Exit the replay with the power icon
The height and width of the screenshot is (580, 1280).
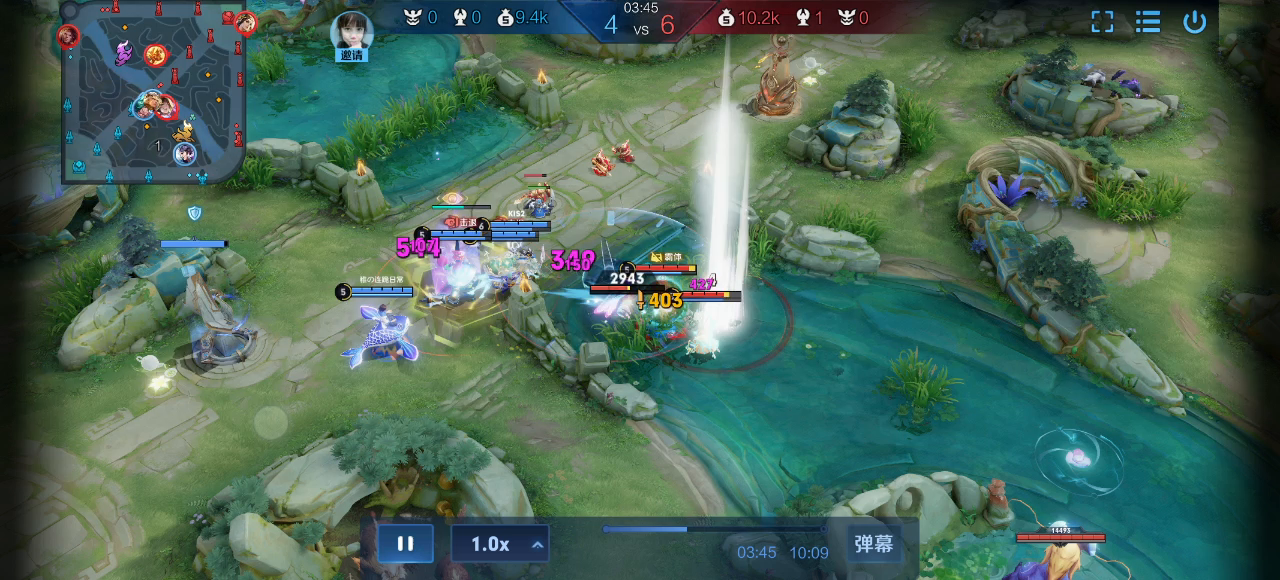[x=1194, y=22]
